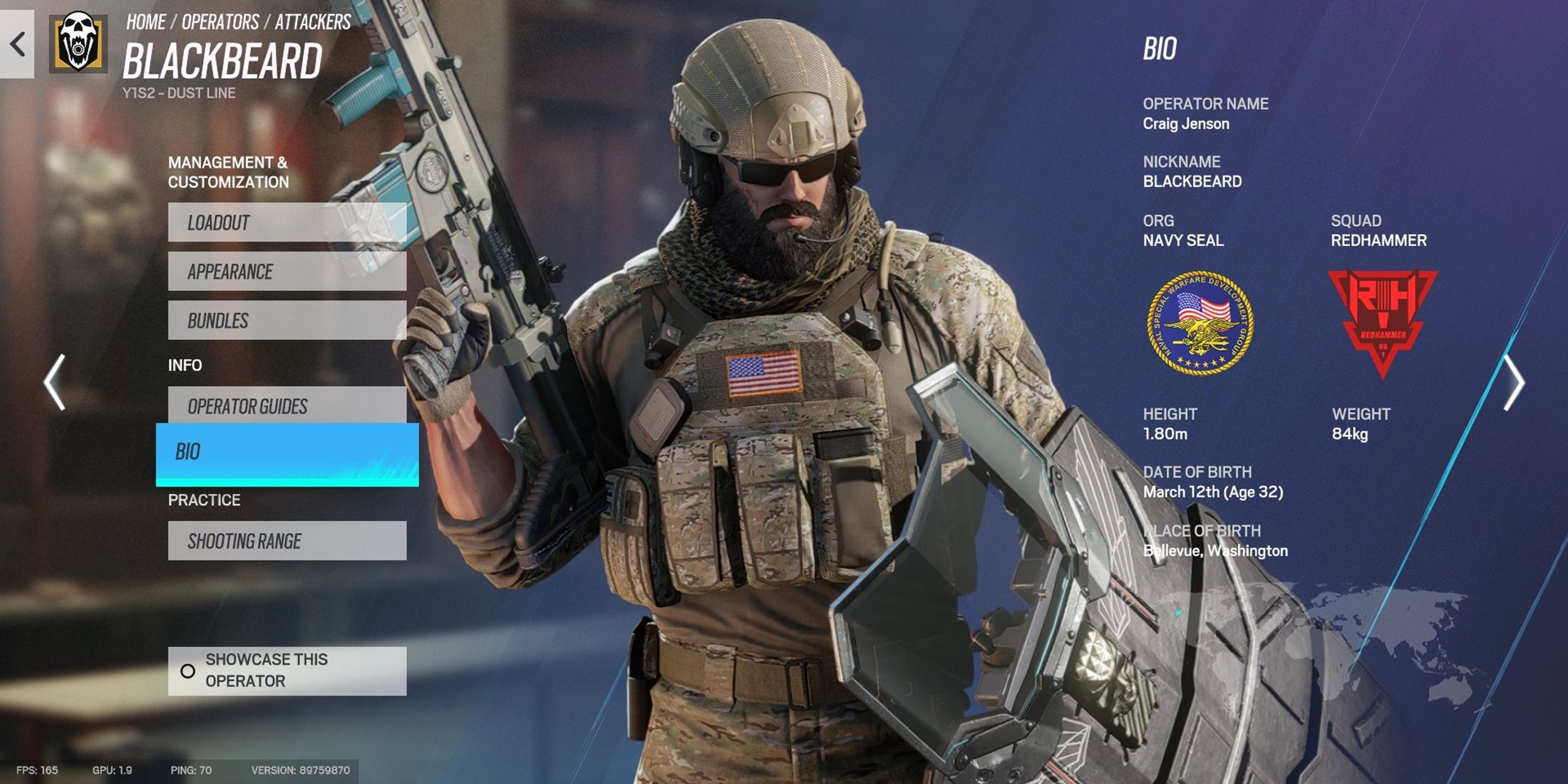Click the Navy SEAL organization emblem
The image size is (1568, 784).
click(x=1200, y=324)
